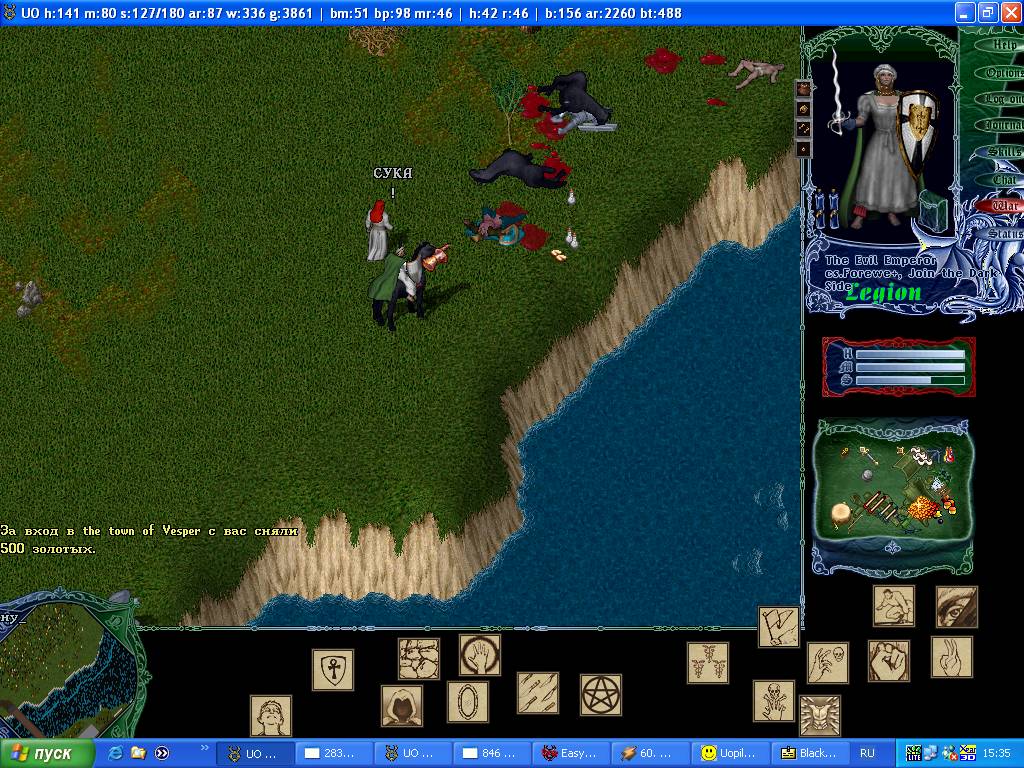This screenshot has width=1024, height=768.
Task: Close the UO game window
Action: tap(1010, 12)
